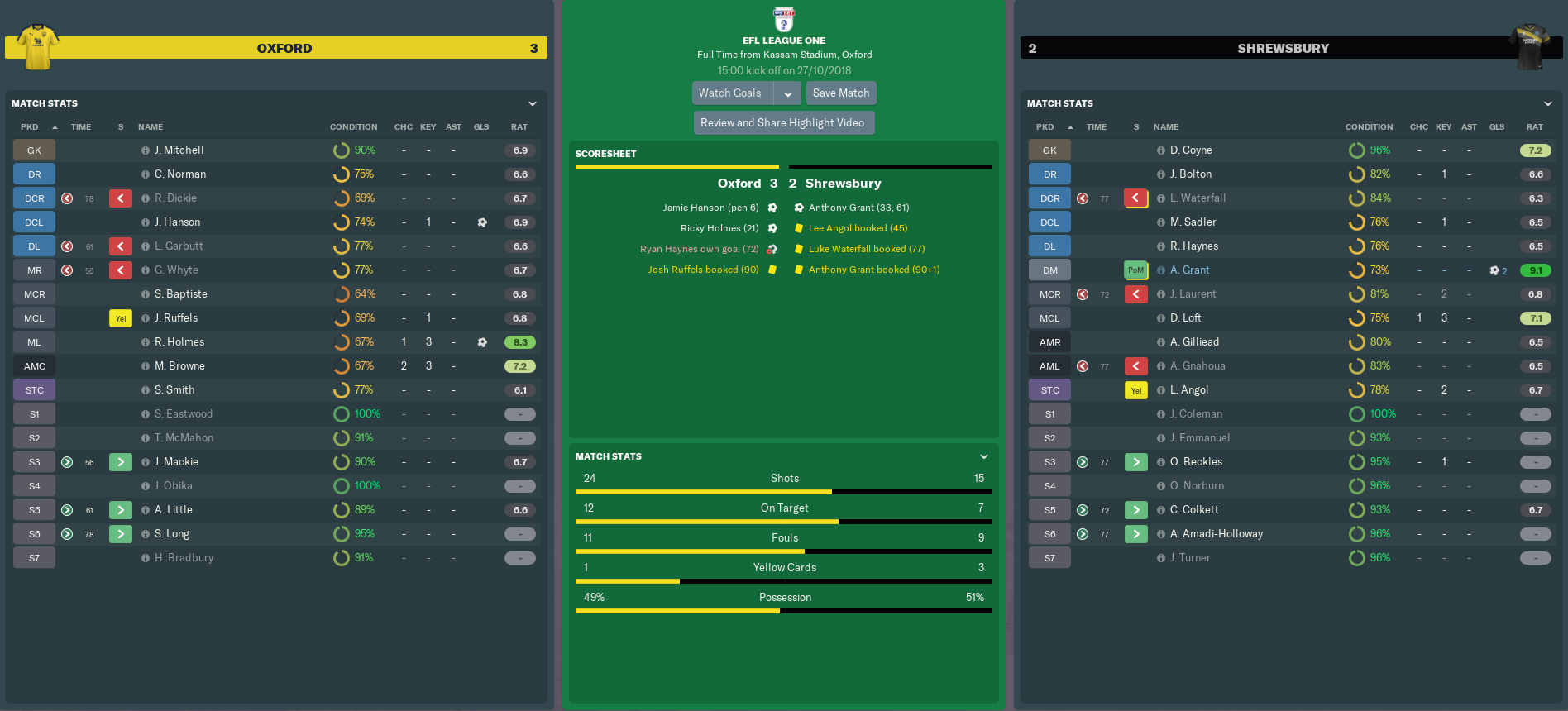View Shrewsbury's A. Grant profile

pos(1189,270)
